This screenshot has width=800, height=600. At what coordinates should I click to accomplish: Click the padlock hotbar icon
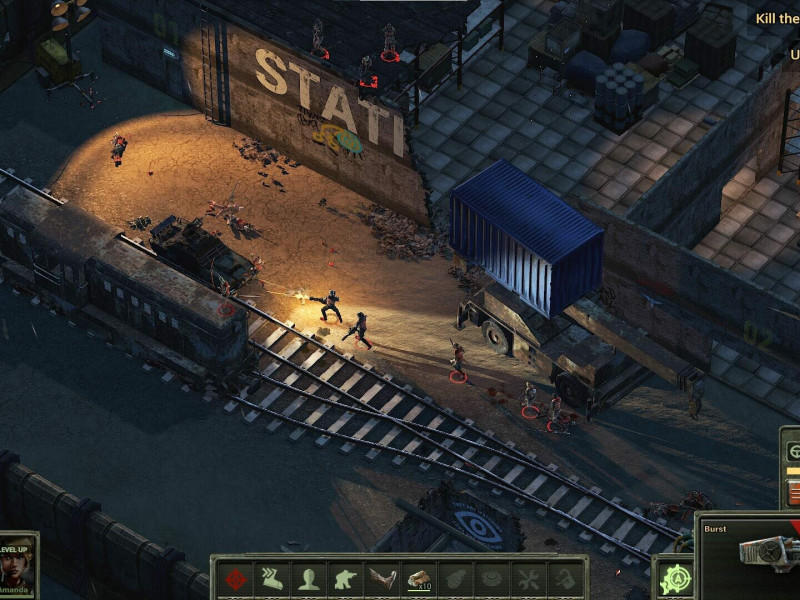(x=565, y=579)
